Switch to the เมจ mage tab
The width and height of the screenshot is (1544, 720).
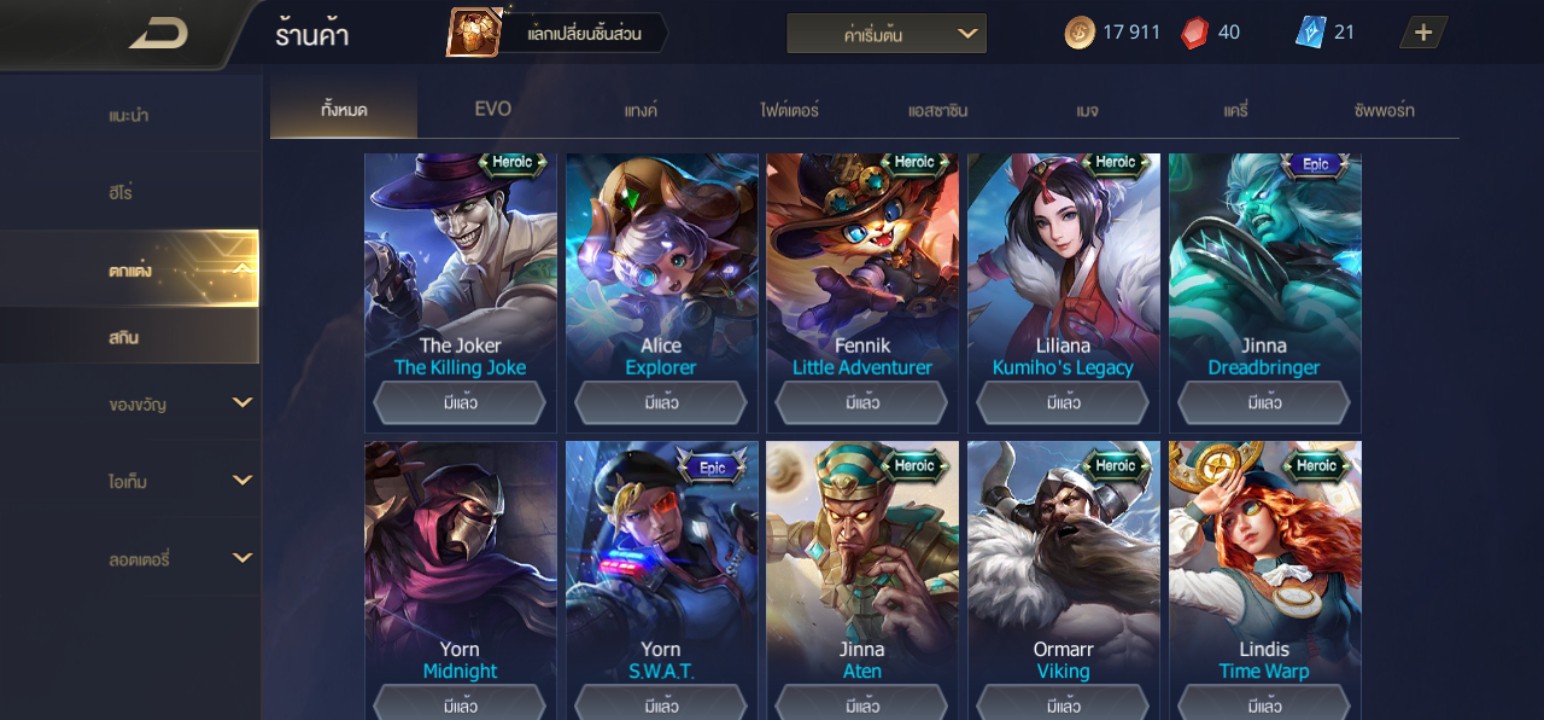click(1087, 110)
